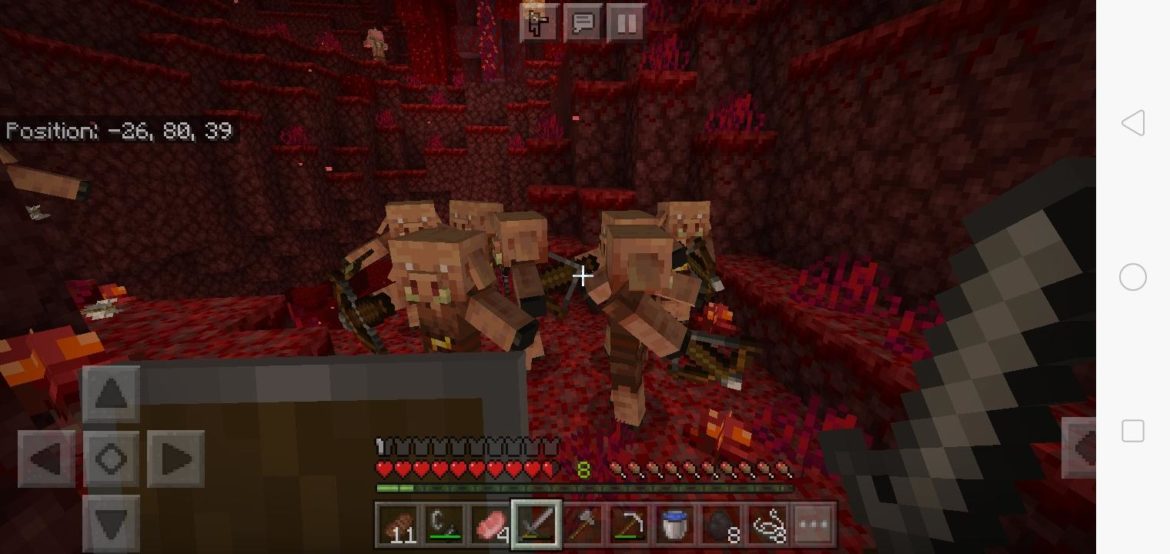
Task: Tap the strafe left arrow
Action: point(46,459)
